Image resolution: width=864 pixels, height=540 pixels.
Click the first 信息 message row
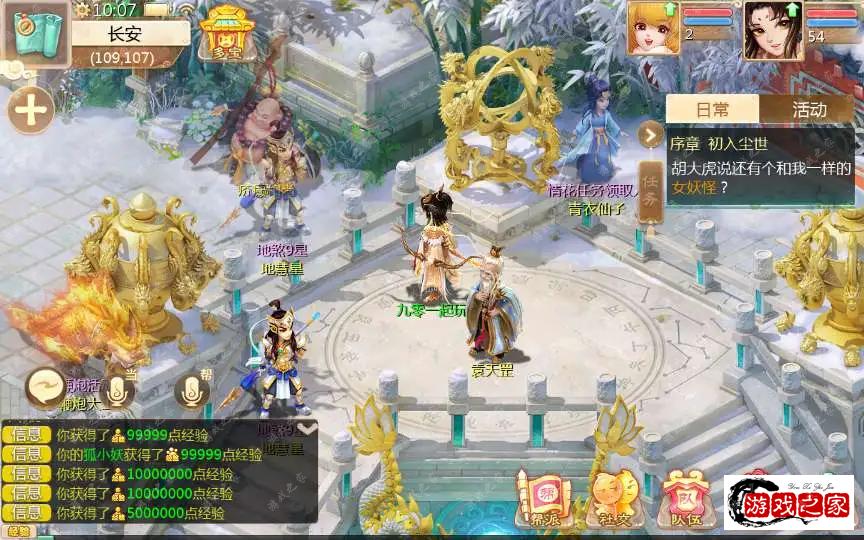[160, 435]
